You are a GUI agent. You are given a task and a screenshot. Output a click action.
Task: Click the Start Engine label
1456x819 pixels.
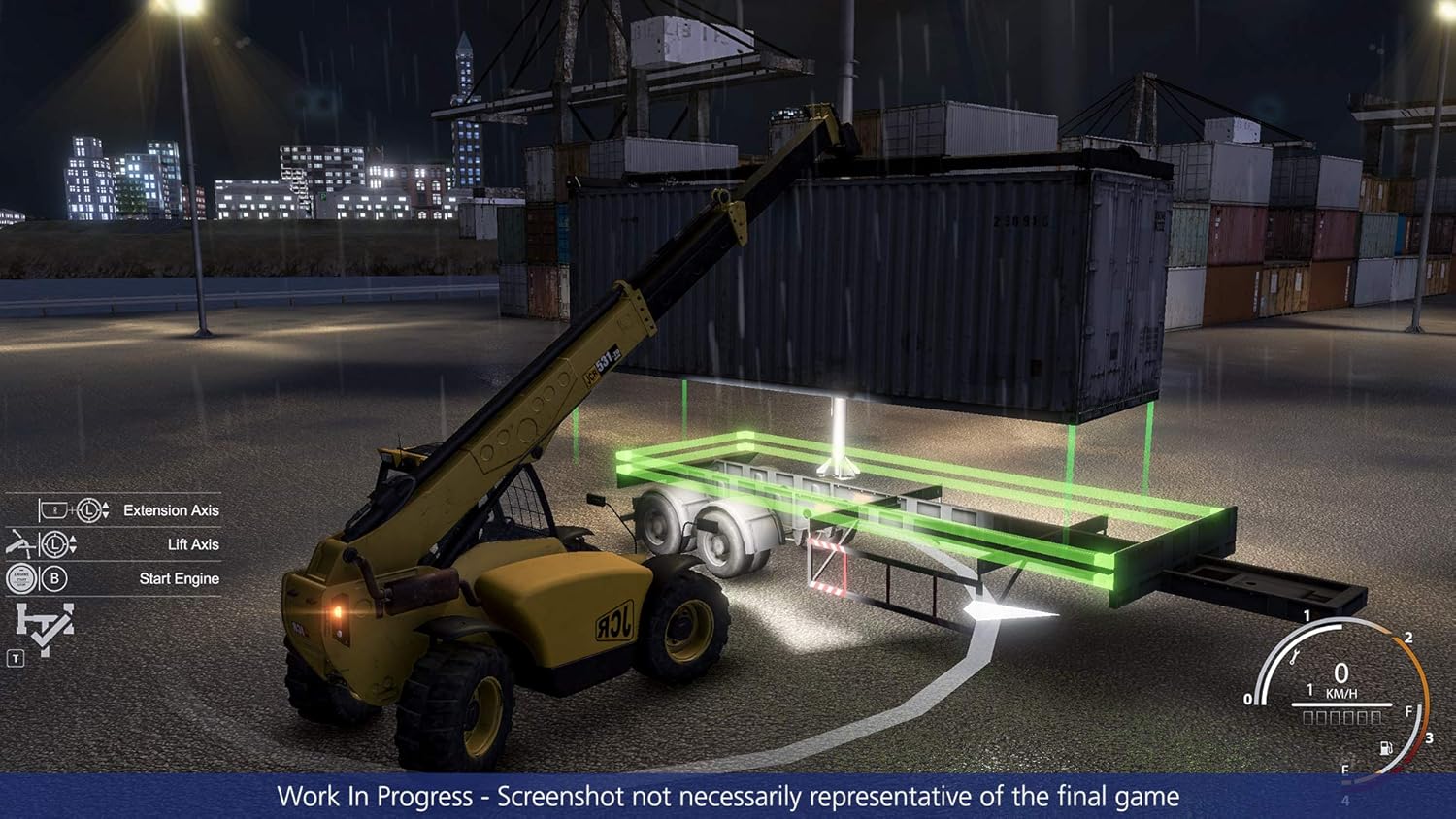[179, 578]
